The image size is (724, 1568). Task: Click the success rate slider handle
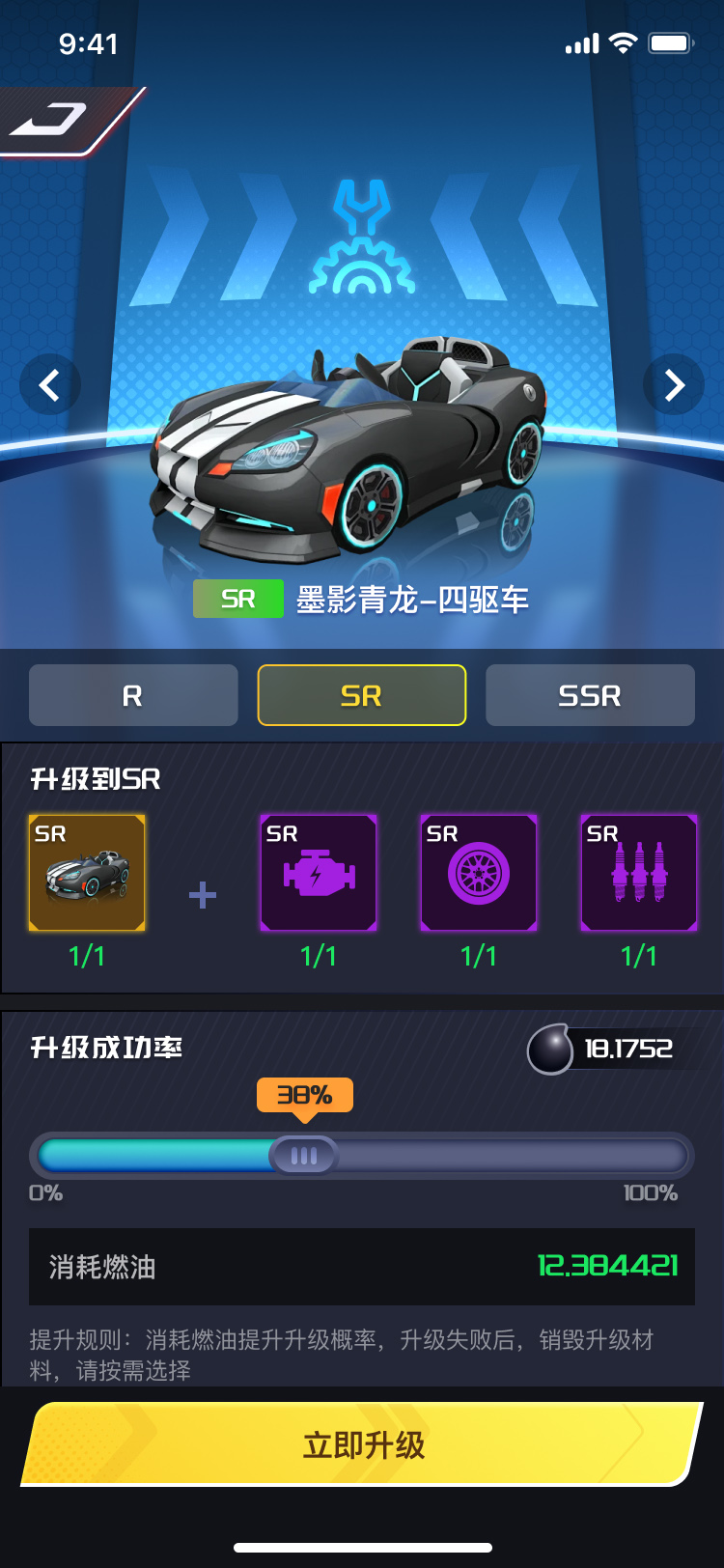tap(303, 1155)
